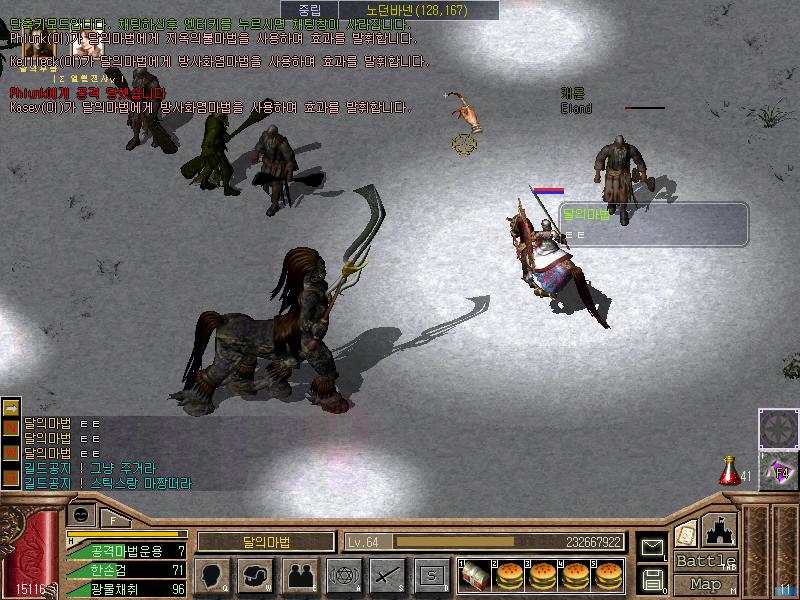The image size is (800, 600).
Task: Toggle the Battle mode button
Action: click(705, 561)
